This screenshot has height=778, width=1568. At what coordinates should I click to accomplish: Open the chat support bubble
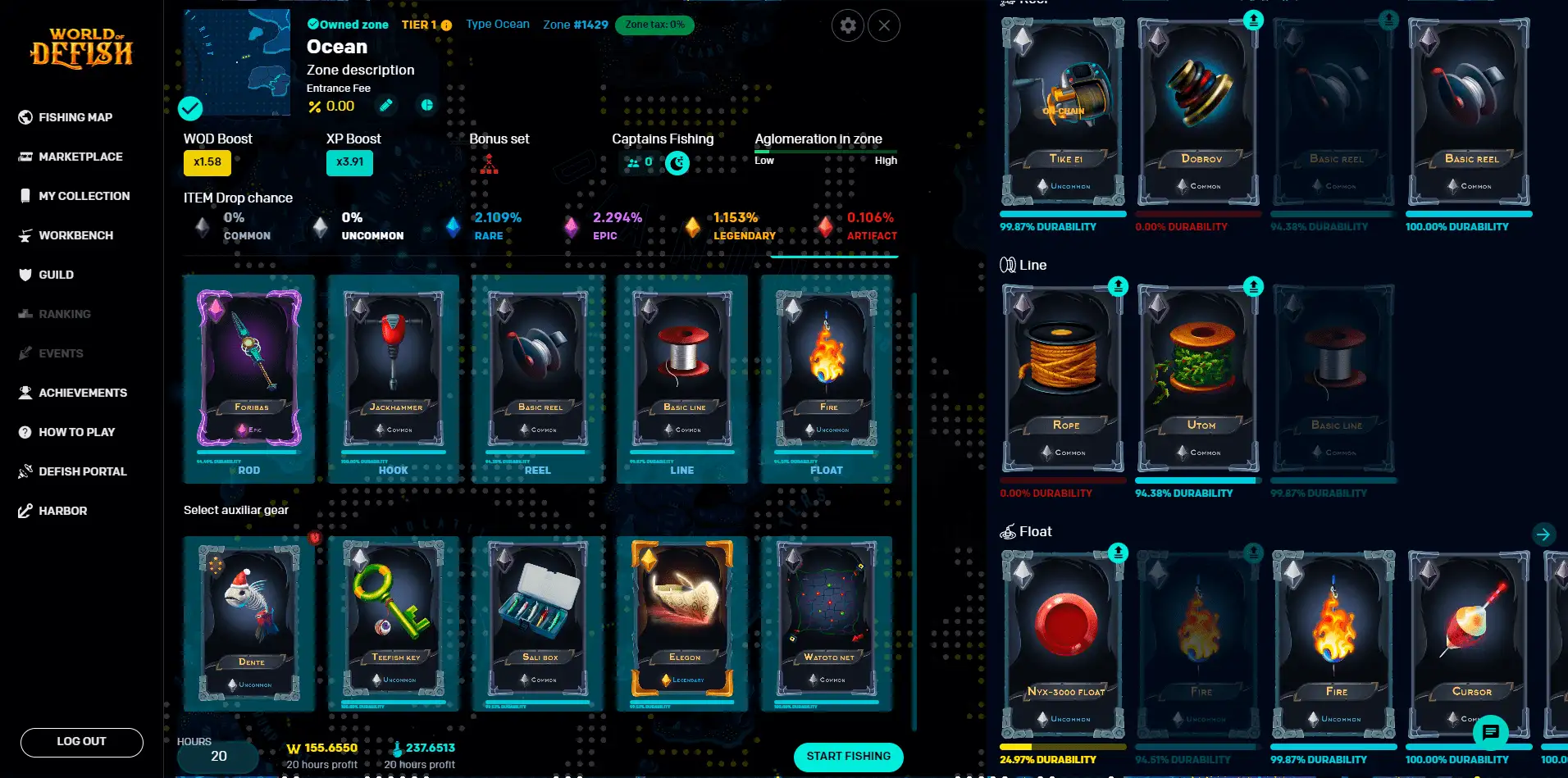[x=1490, y=731]
